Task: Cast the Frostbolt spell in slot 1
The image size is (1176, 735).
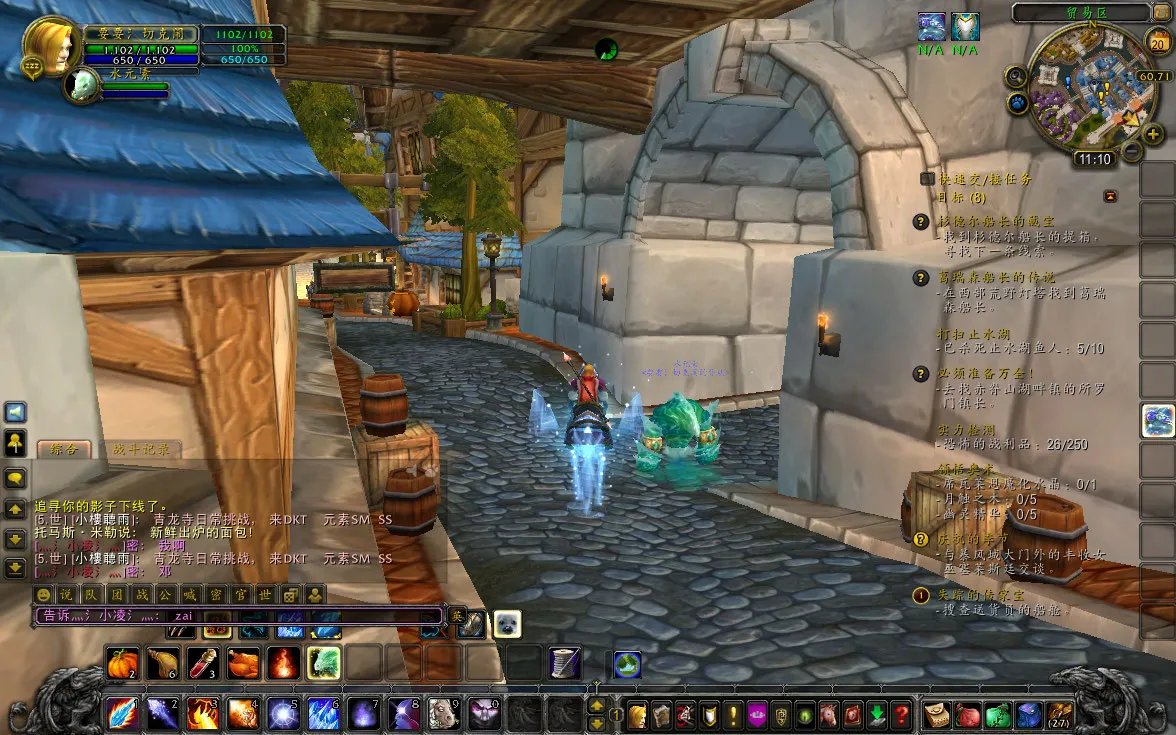Action: [x=122, y=713]
